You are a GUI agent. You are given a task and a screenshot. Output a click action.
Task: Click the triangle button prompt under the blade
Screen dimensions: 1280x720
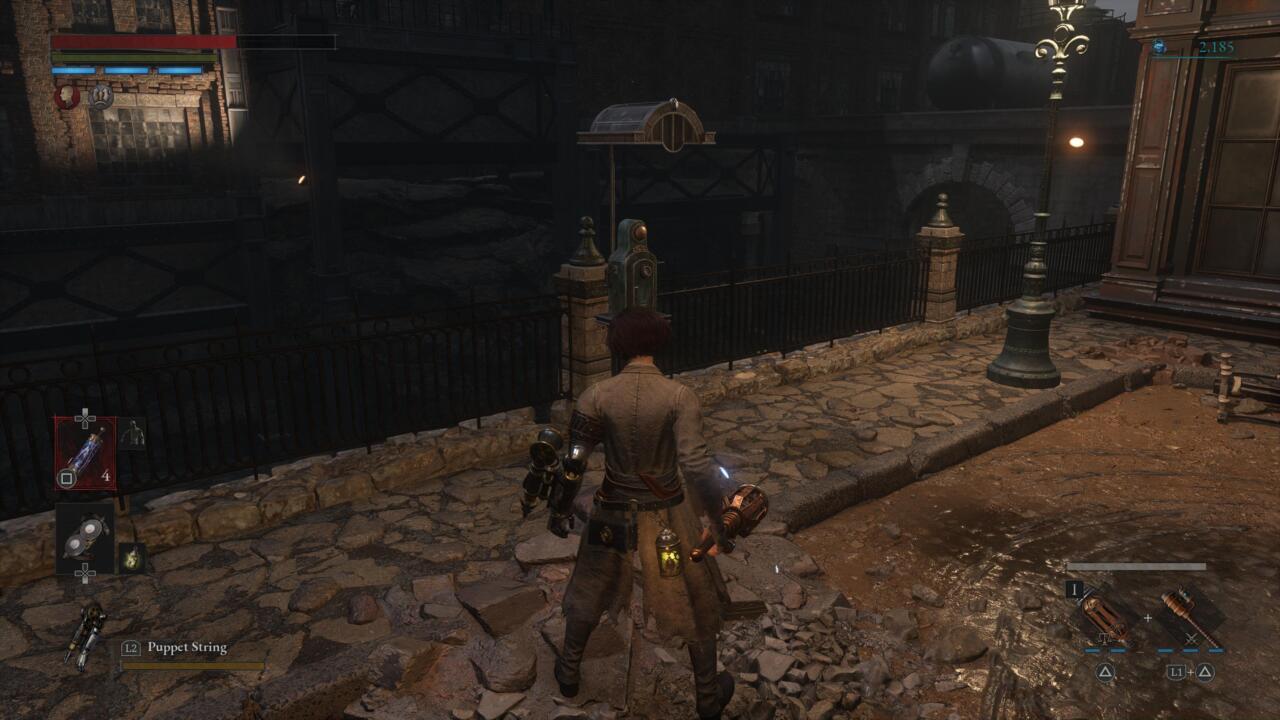coord(1106,672)
